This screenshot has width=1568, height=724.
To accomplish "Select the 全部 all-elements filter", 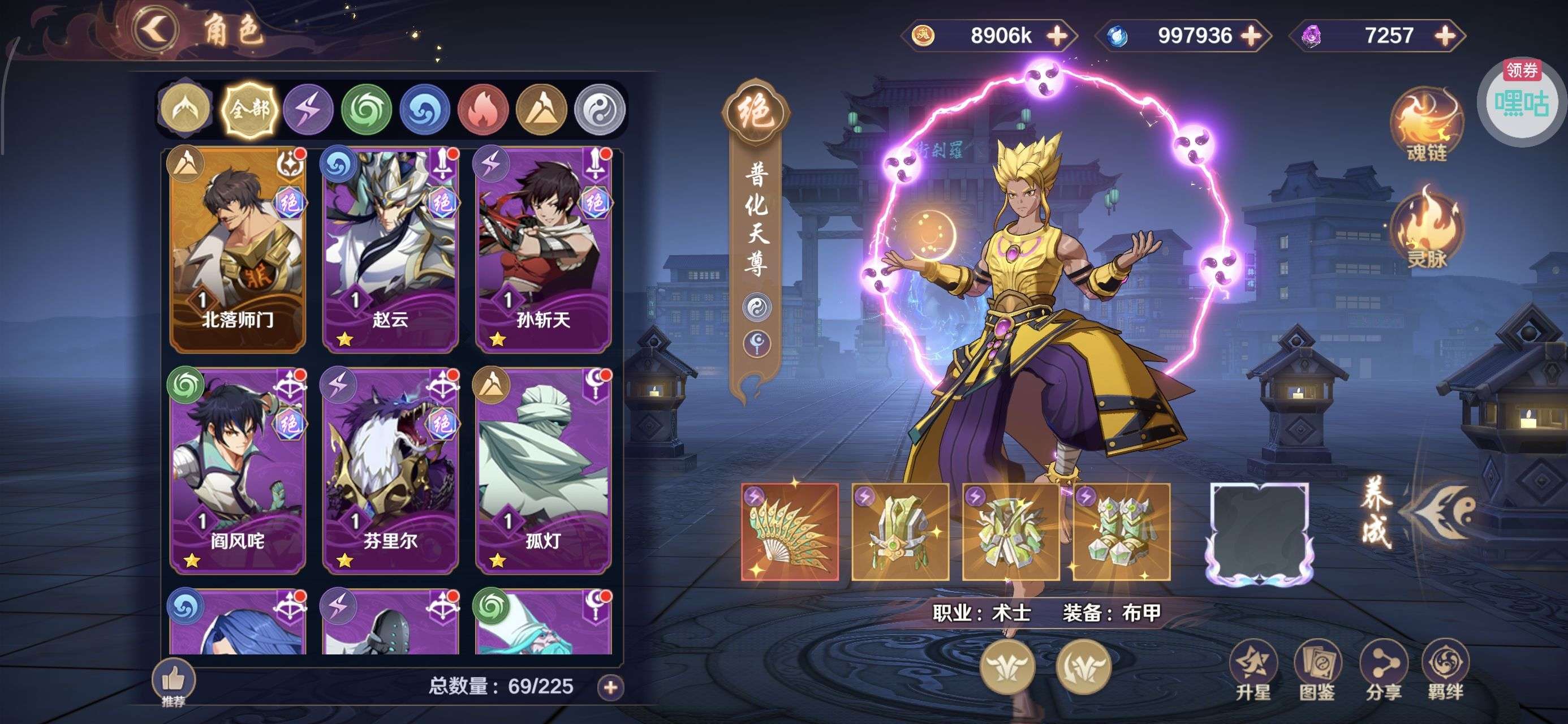I will [x=249, y=110].
